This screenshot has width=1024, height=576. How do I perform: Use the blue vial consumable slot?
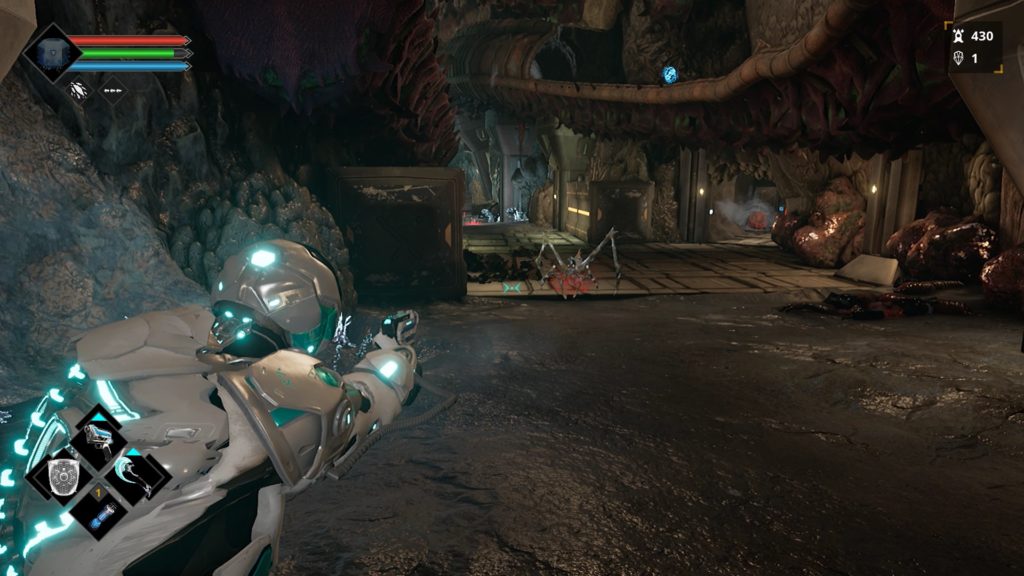tap(101, 514)
